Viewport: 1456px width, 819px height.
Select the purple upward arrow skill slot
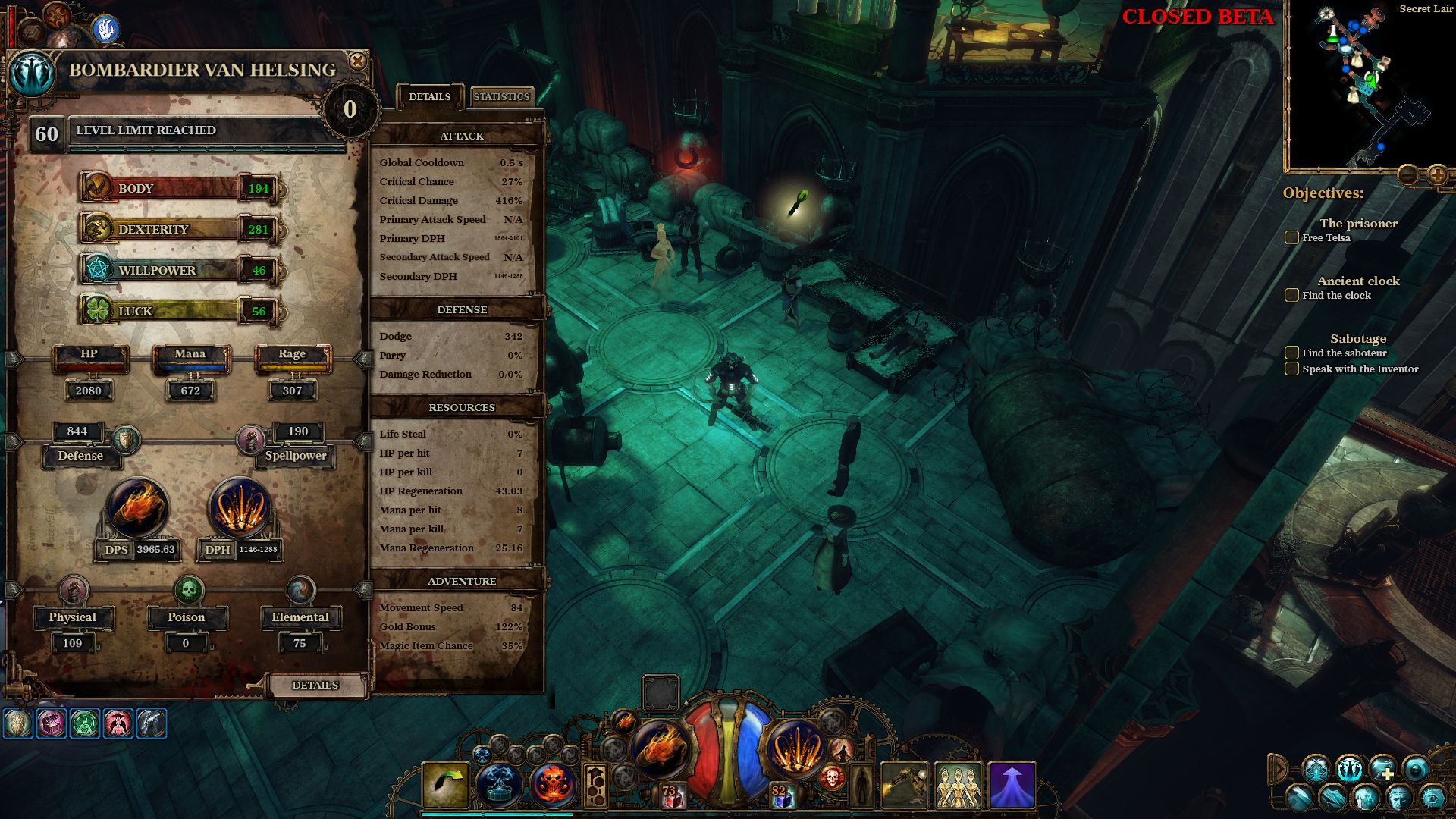[1012, 785]
